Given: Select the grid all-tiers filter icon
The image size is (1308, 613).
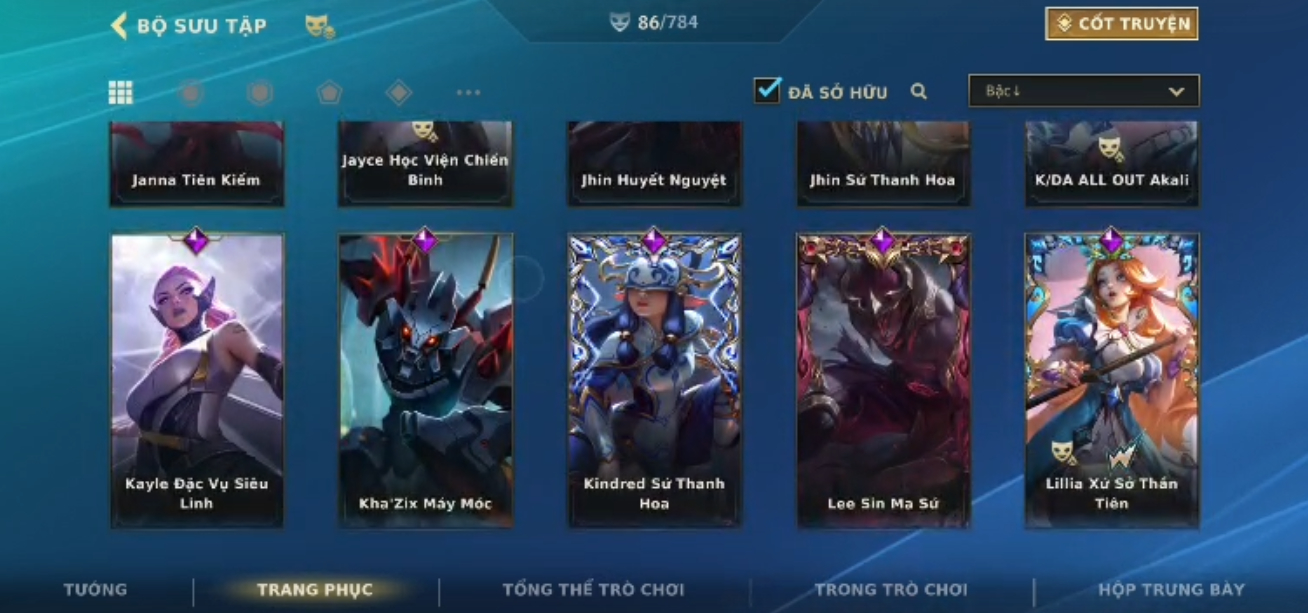Looking at the screenshot, I should pos(121,93).
